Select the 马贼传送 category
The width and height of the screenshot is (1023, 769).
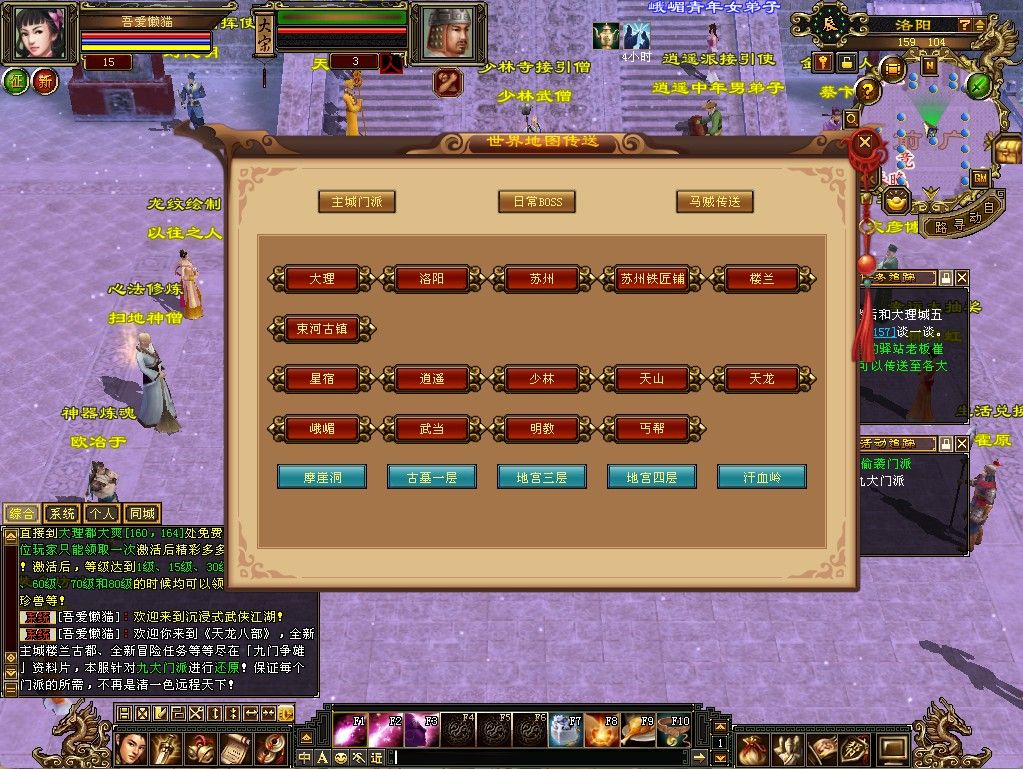[714, 201]
